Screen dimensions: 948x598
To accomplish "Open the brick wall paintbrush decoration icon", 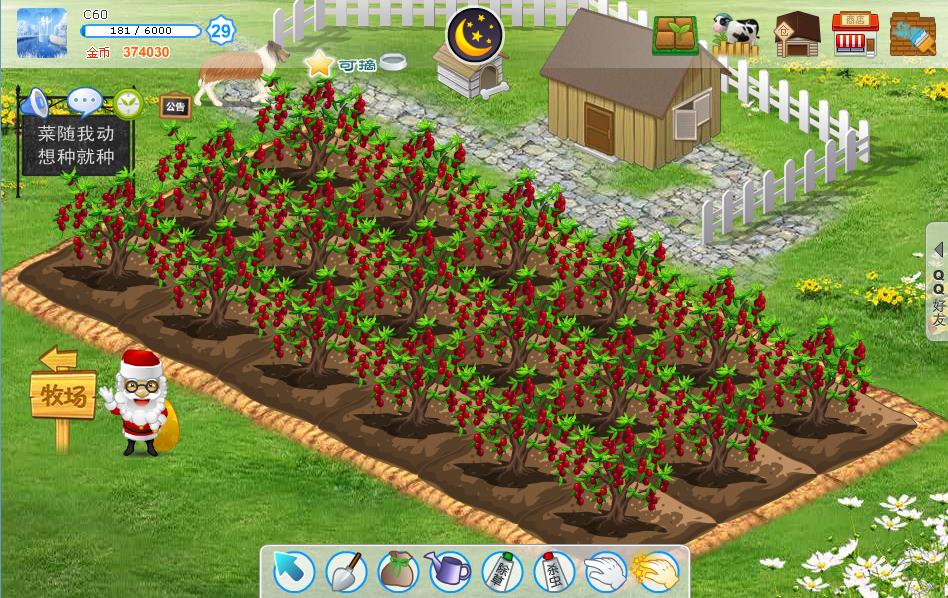I will pyautogui.click(x=912, y=34).
